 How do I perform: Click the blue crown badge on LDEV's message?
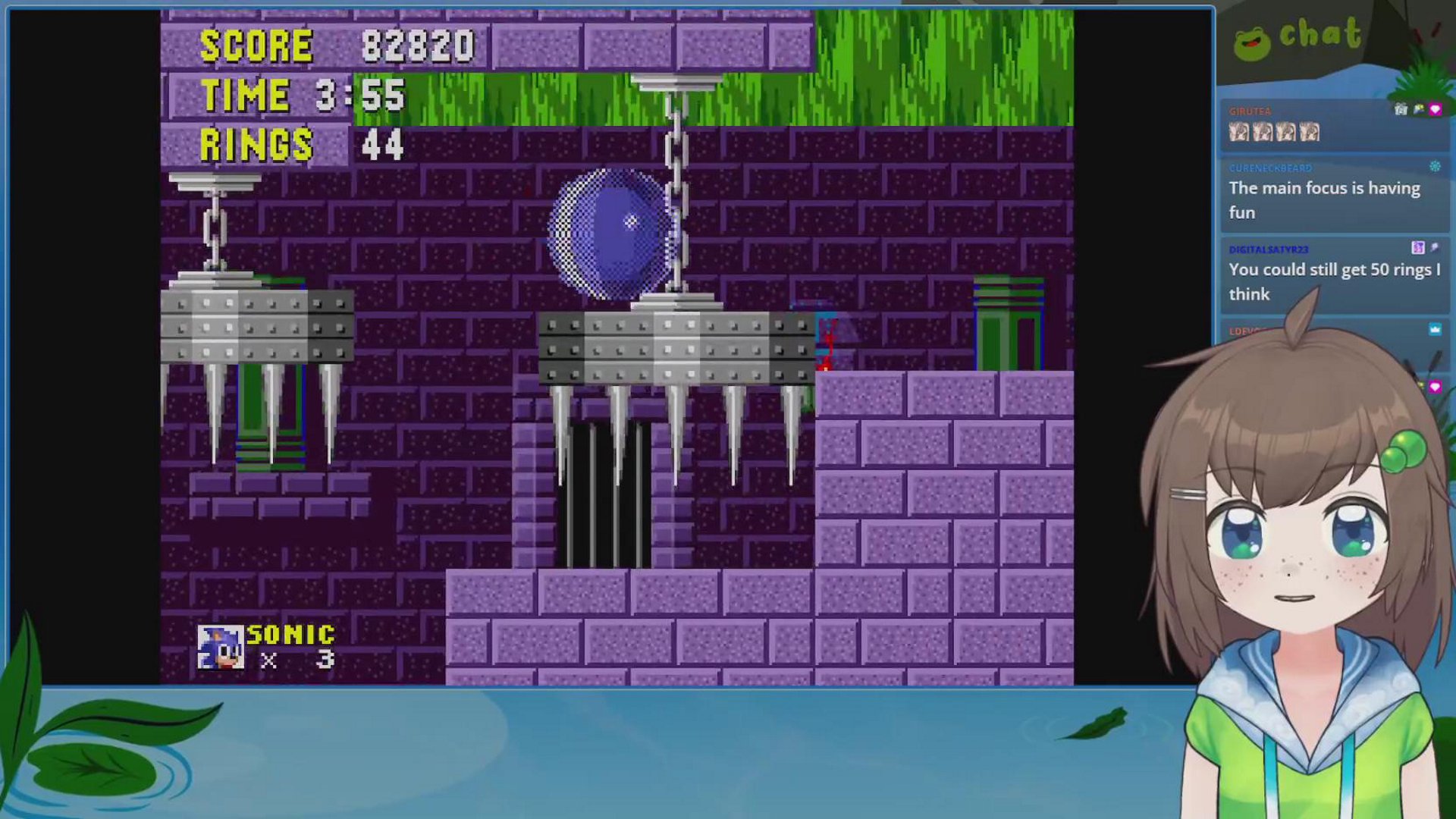pyautogui.click(x=1436, y=328)
